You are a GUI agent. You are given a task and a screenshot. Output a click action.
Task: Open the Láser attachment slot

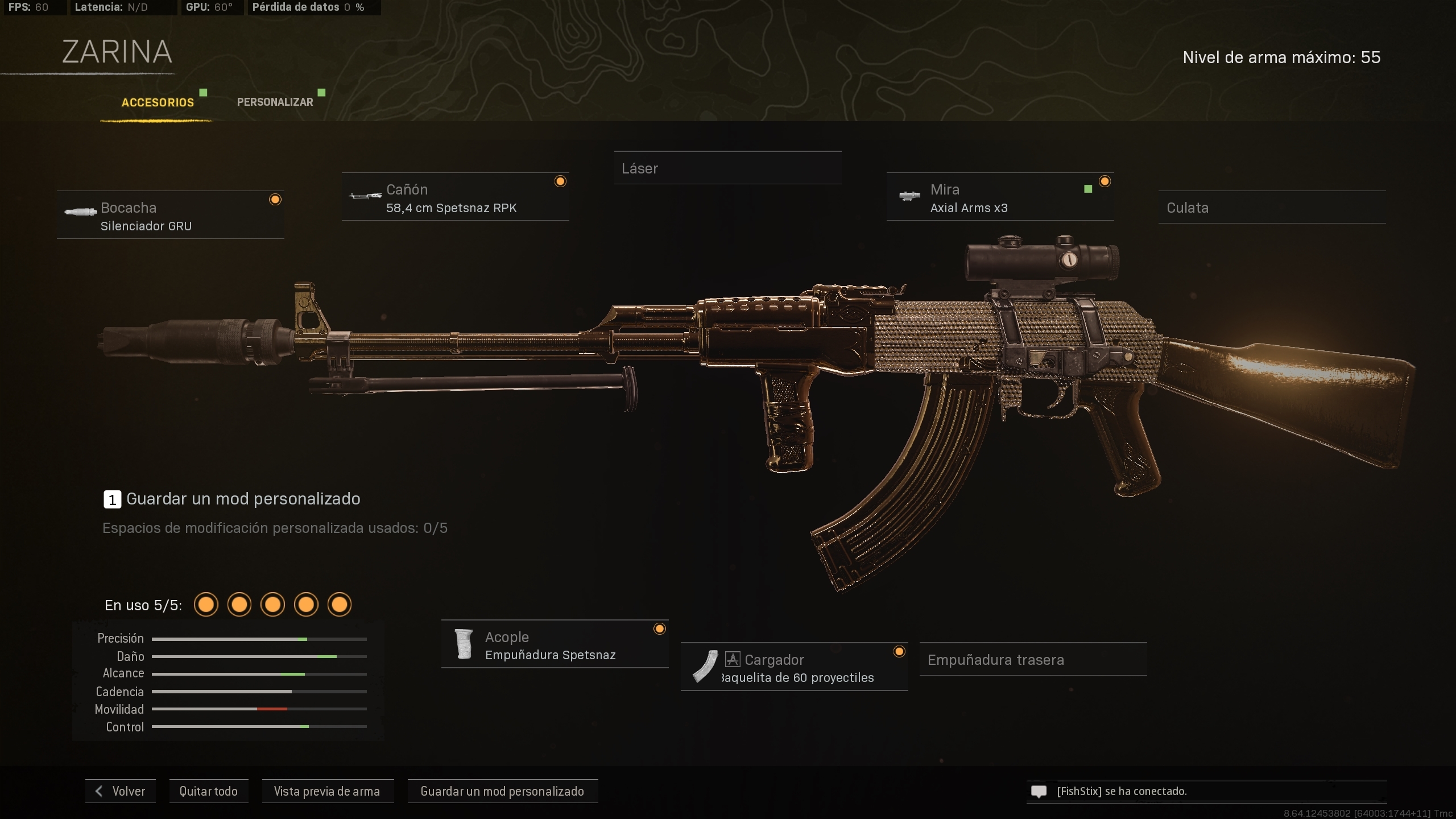click(728, 168)
